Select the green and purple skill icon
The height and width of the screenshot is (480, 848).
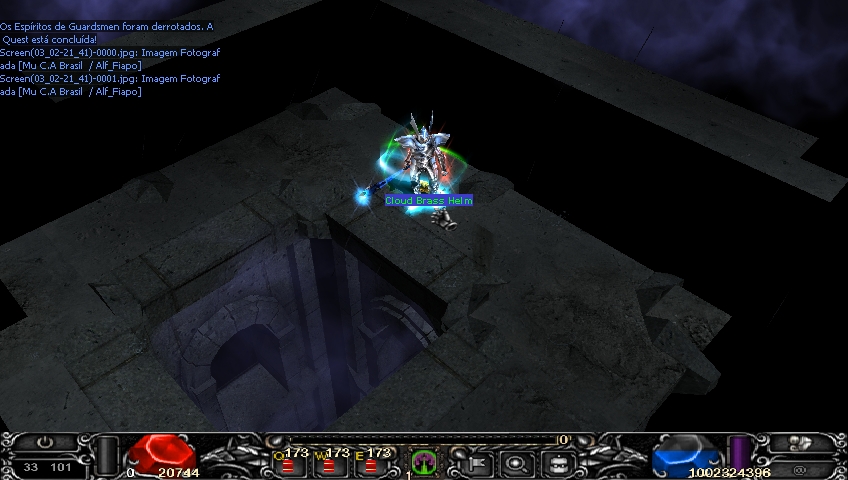tap(424, 462)
